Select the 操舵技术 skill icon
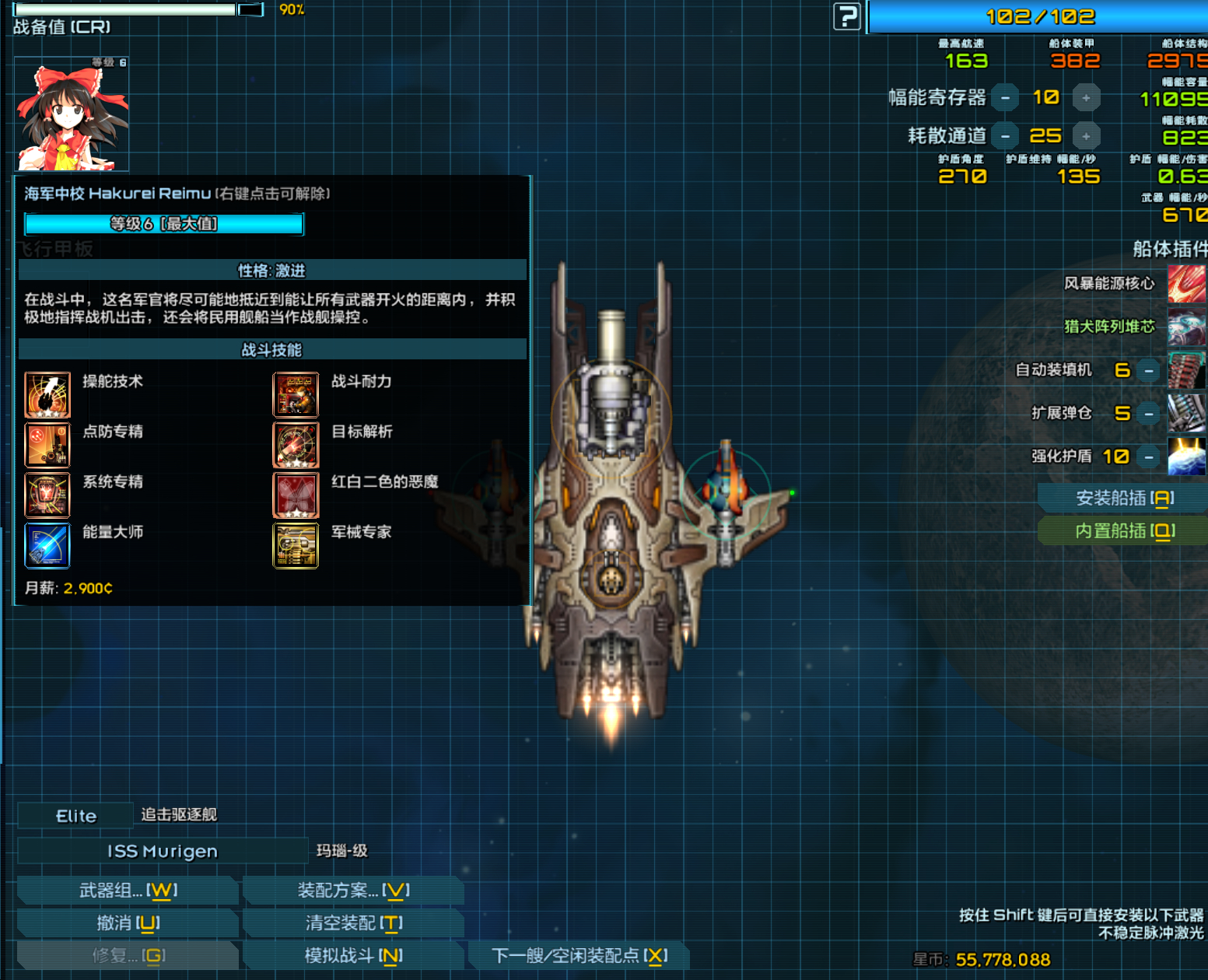 (47, 394)
